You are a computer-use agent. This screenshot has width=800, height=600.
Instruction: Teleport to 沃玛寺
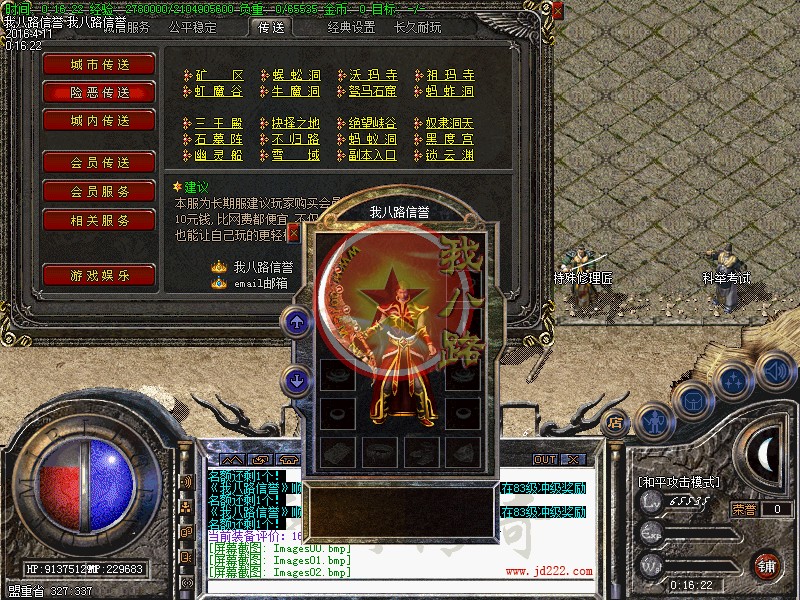click(373, 75)
